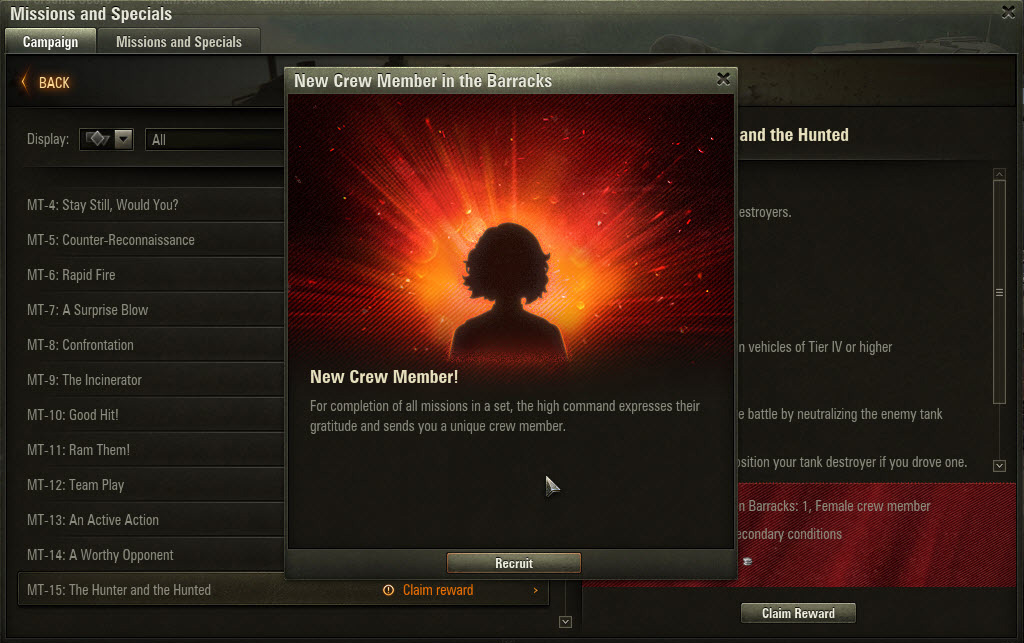1024x643 pixels.
Task: Switch to the Campaign tab
Action: pyautogui.click(x=50, y=42)
